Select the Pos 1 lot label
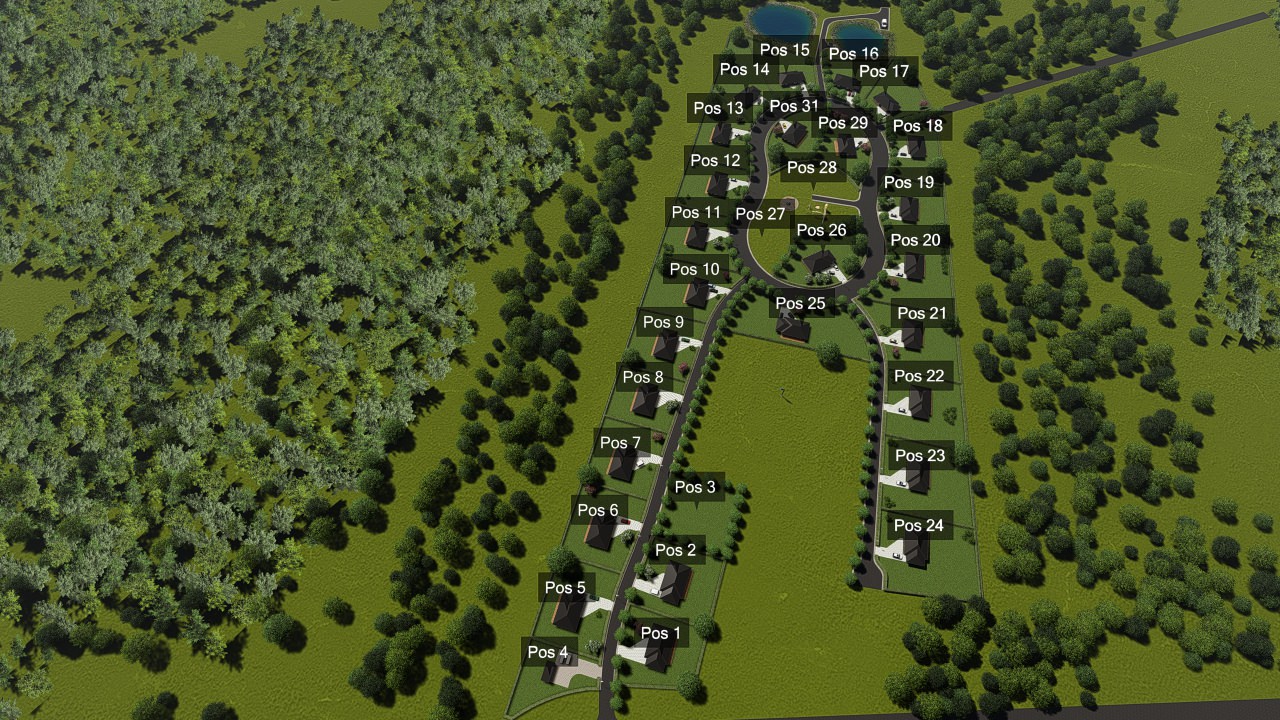Screen dimensions: 1280x720 tap(660, 633)
